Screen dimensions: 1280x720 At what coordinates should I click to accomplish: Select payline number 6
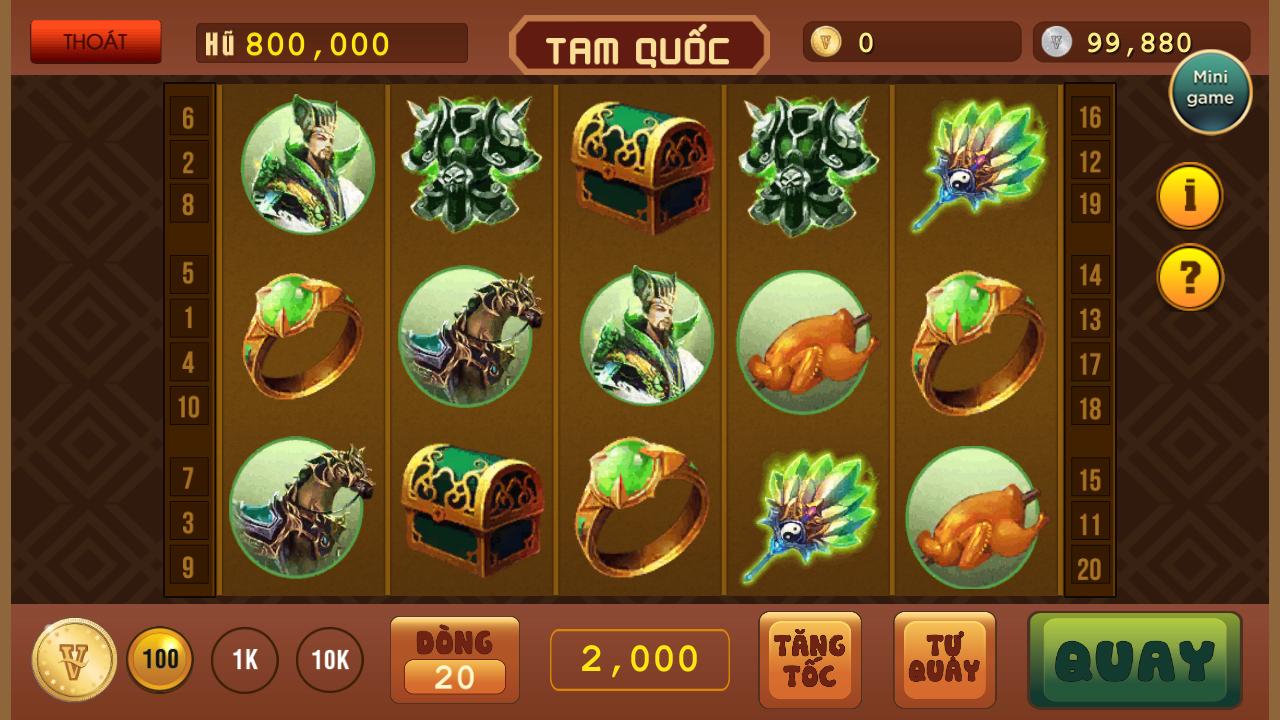click(x=188, y=118)
